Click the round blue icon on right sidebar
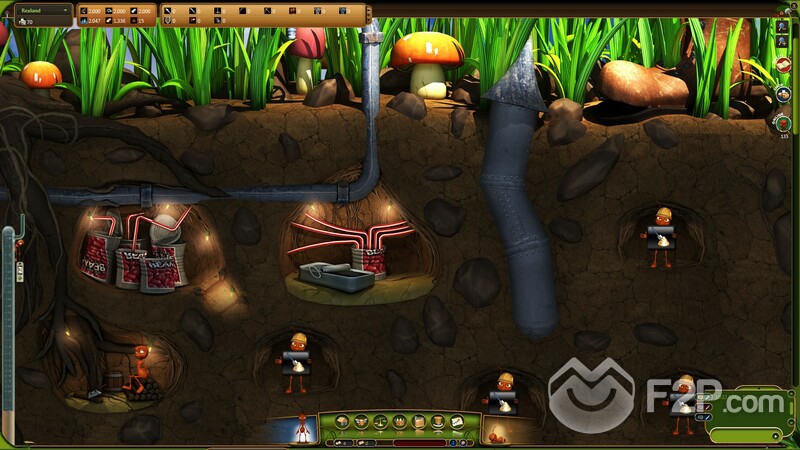This screenshot has height=450, width=800. click(x=783, y=94)
